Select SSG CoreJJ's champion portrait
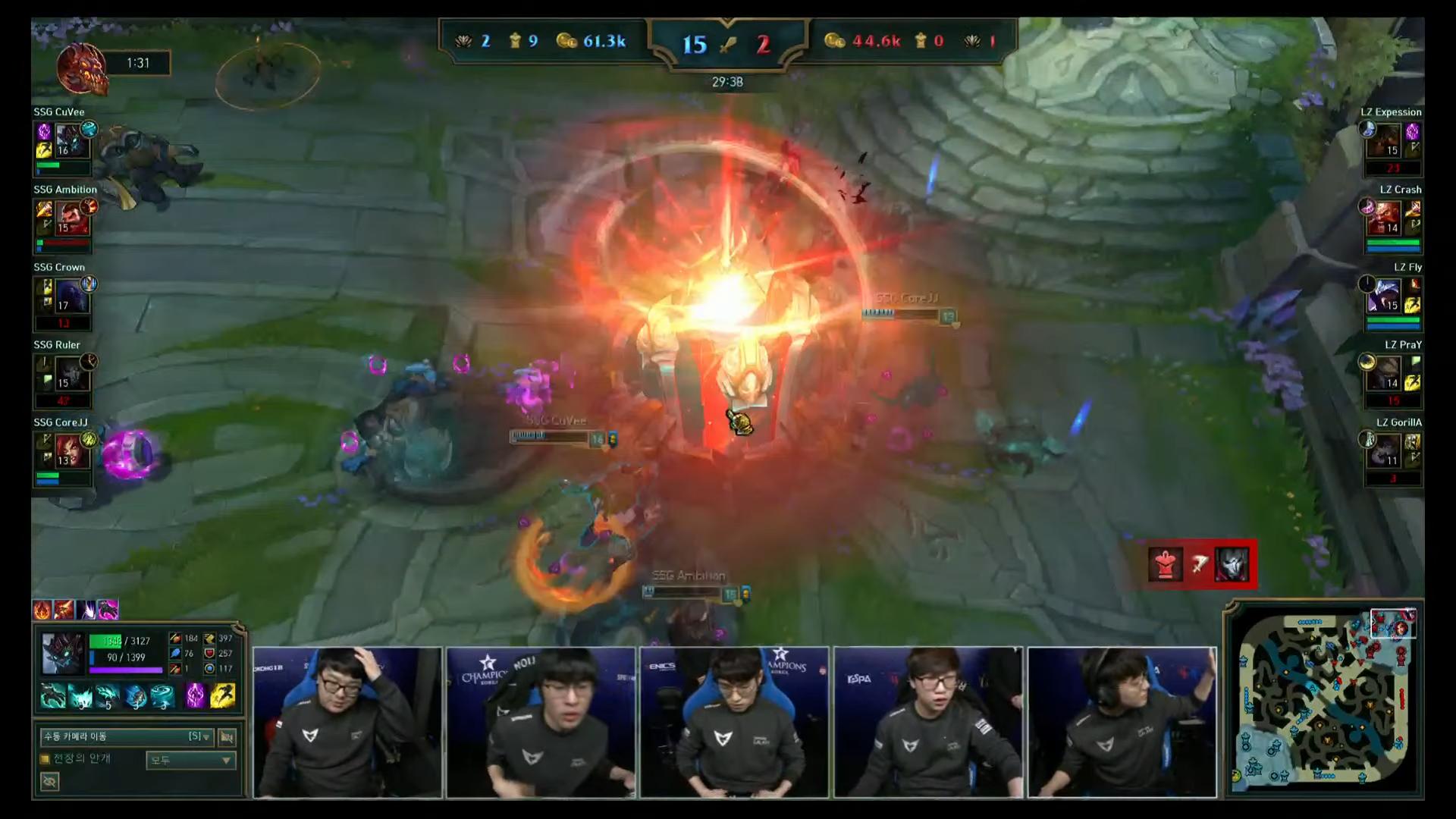Viewport: 1456px width, 819px height. click(71, 451)
